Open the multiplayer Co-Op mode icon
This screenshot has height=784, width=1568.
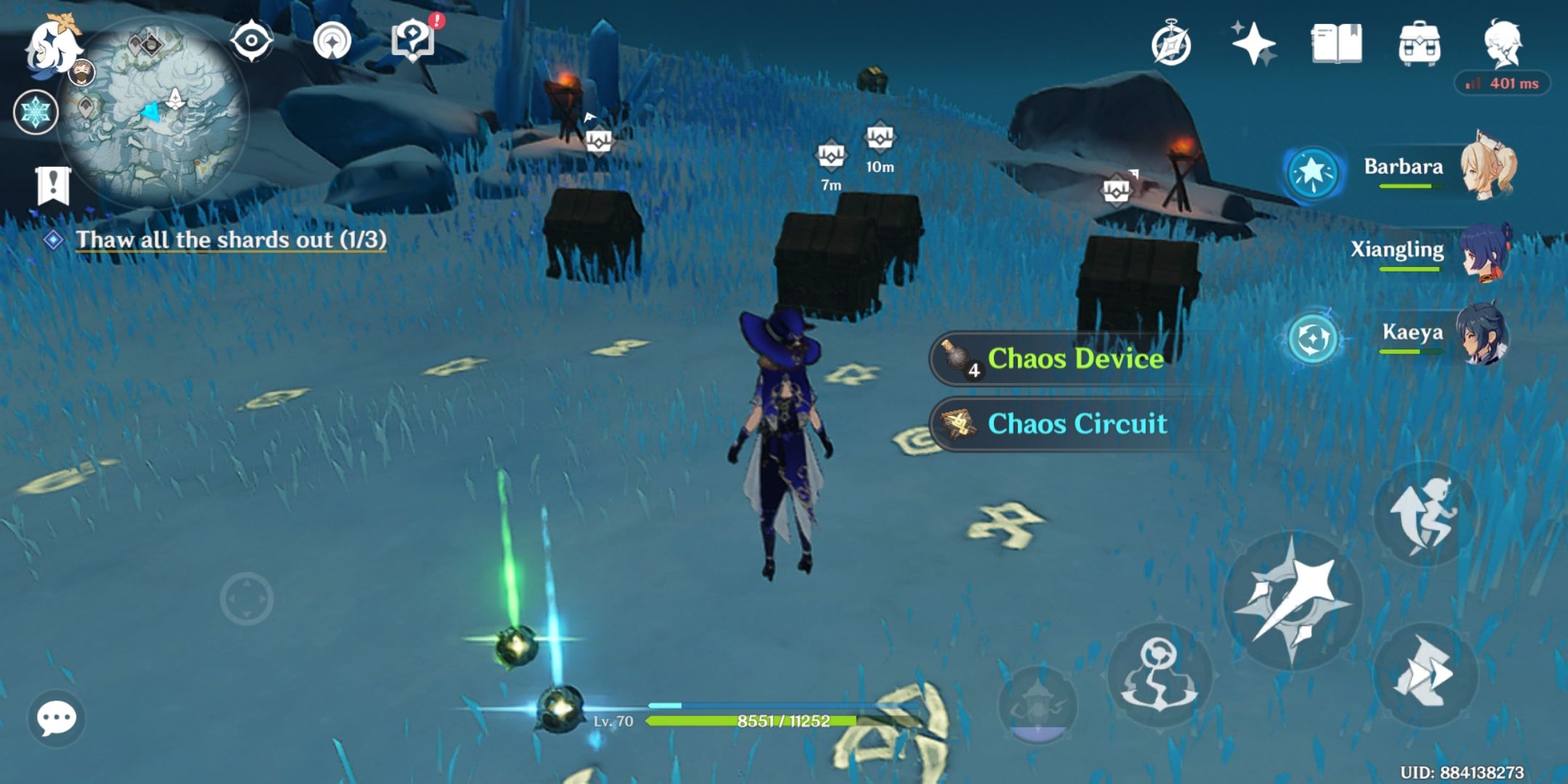[x=330, y=40]
